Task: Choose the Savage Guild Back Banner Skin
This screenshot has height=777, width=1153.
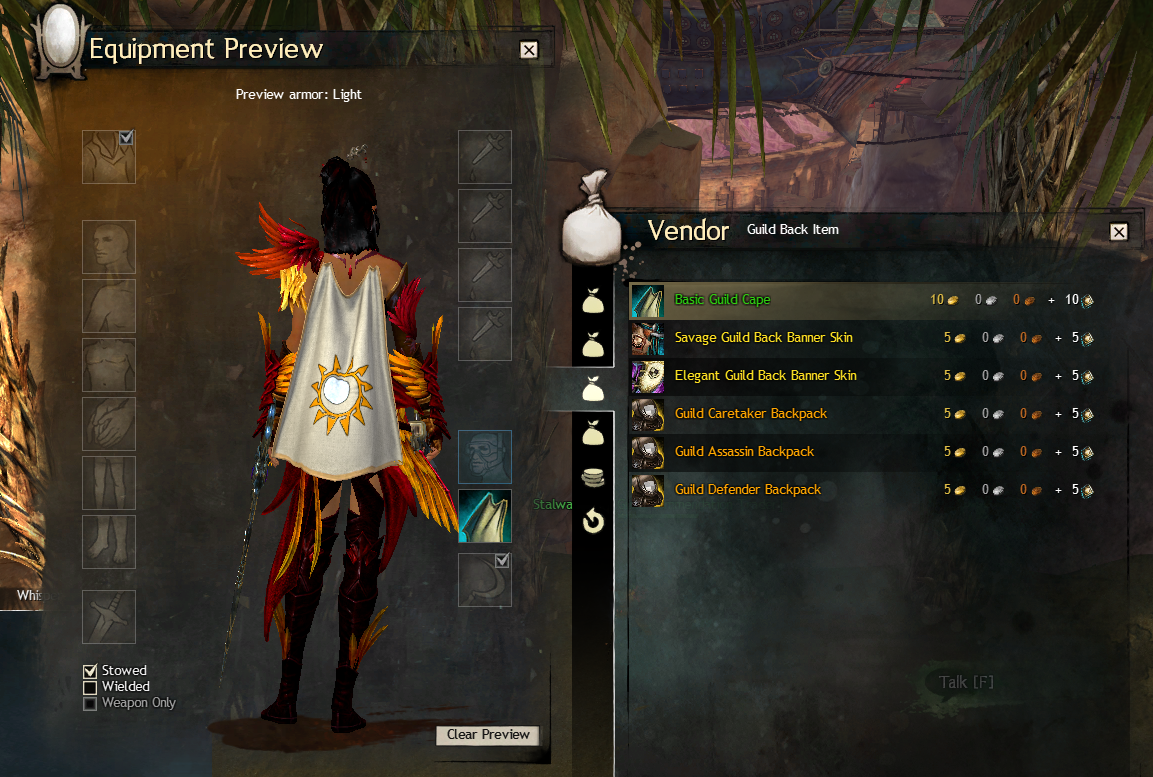Action: pos(763,338)
